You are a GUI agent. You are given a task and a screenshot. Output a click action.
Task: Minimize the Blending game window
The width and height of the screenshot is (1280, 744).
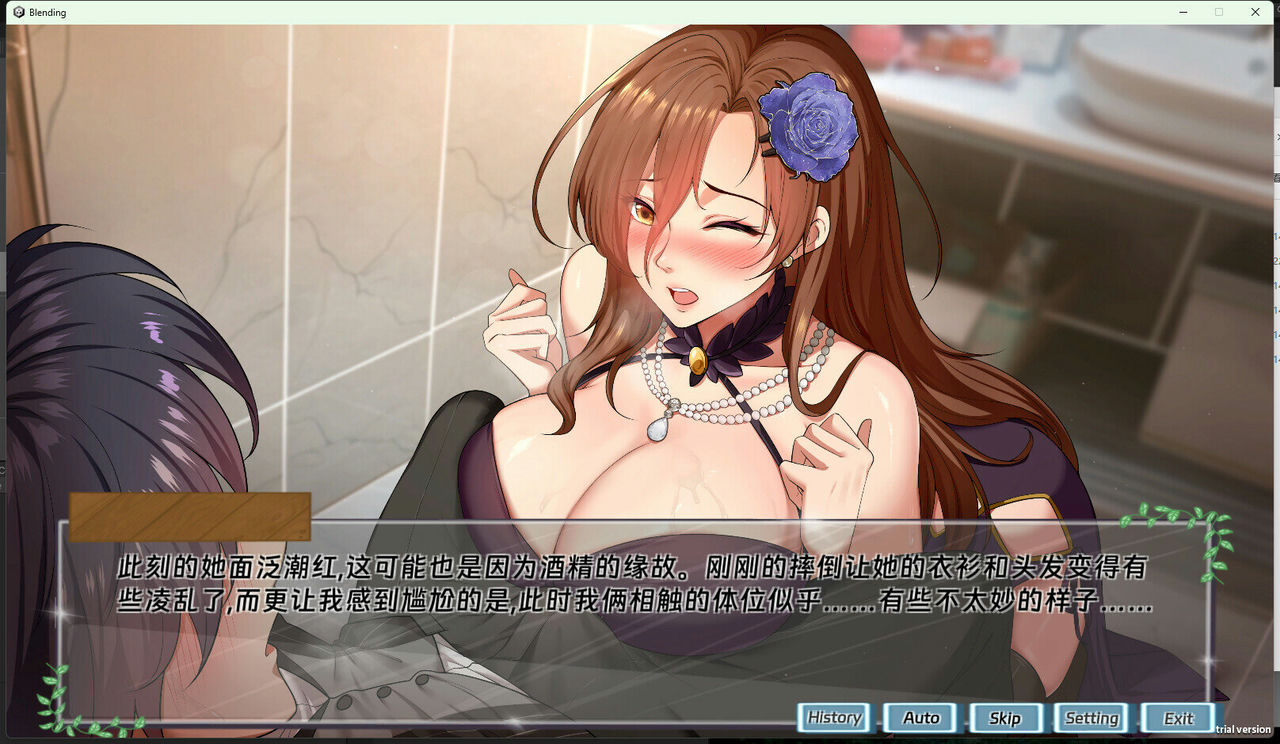(x=1181, y=12)
